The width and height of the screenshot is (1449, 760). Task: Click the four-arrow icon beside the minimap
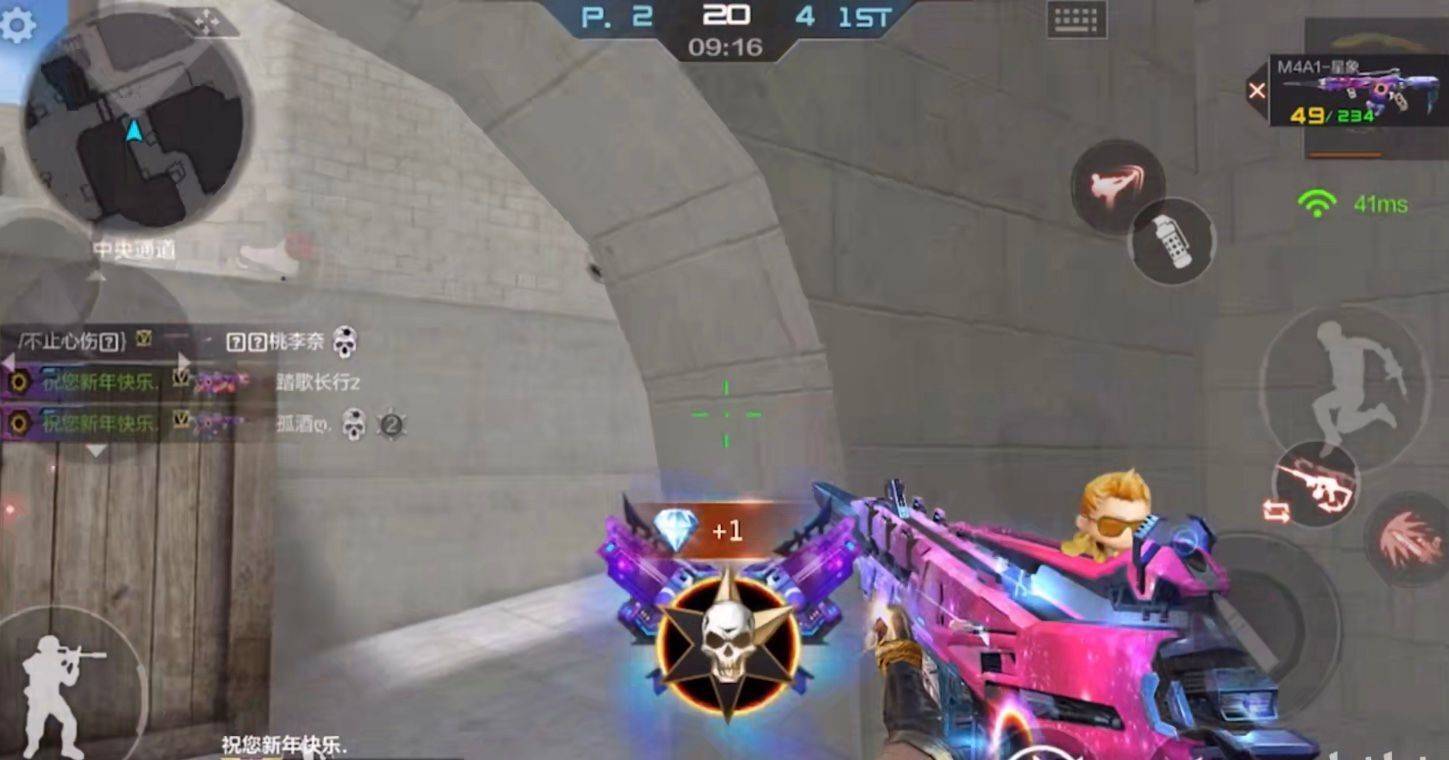(207, 22)
